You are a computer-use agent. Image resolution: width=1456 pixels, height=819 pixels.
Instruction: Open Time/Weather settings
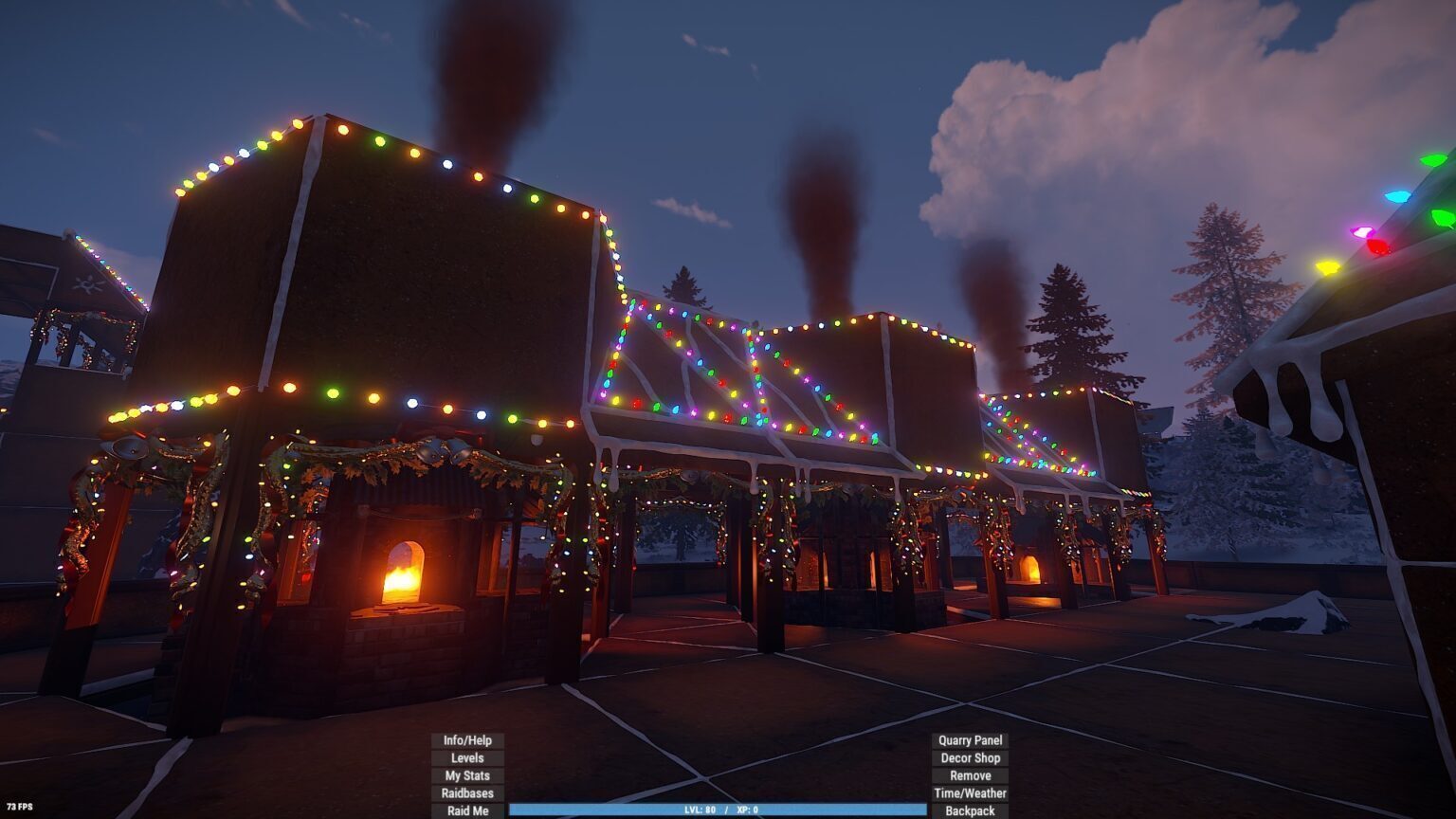[x=970, y=793]
